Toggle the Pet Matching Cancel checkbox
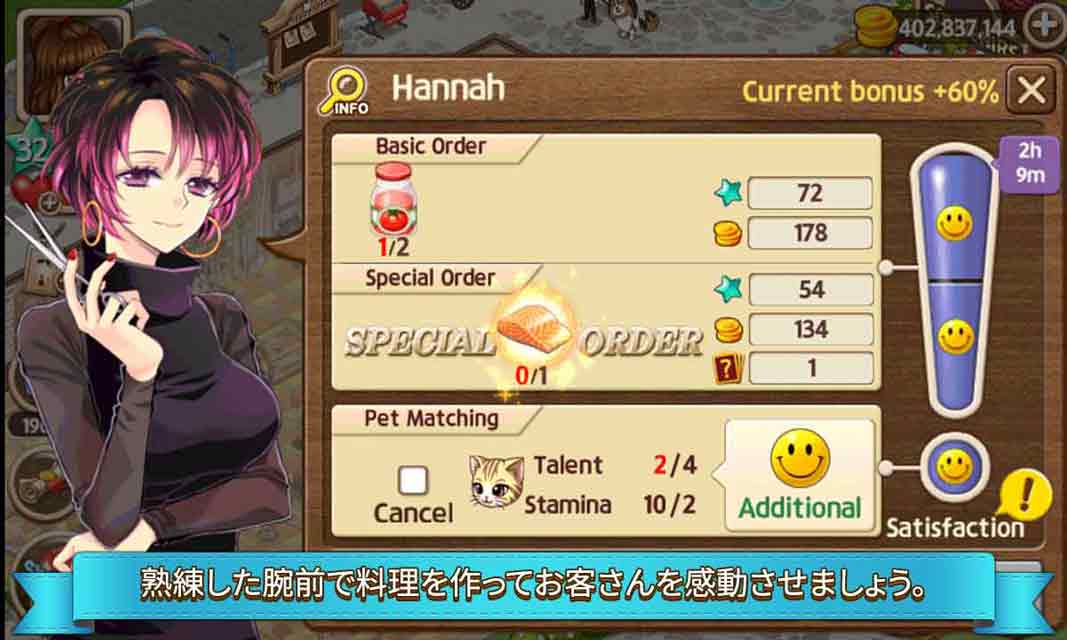Screen dimensions: 1067x640 [x=413, y=482]
